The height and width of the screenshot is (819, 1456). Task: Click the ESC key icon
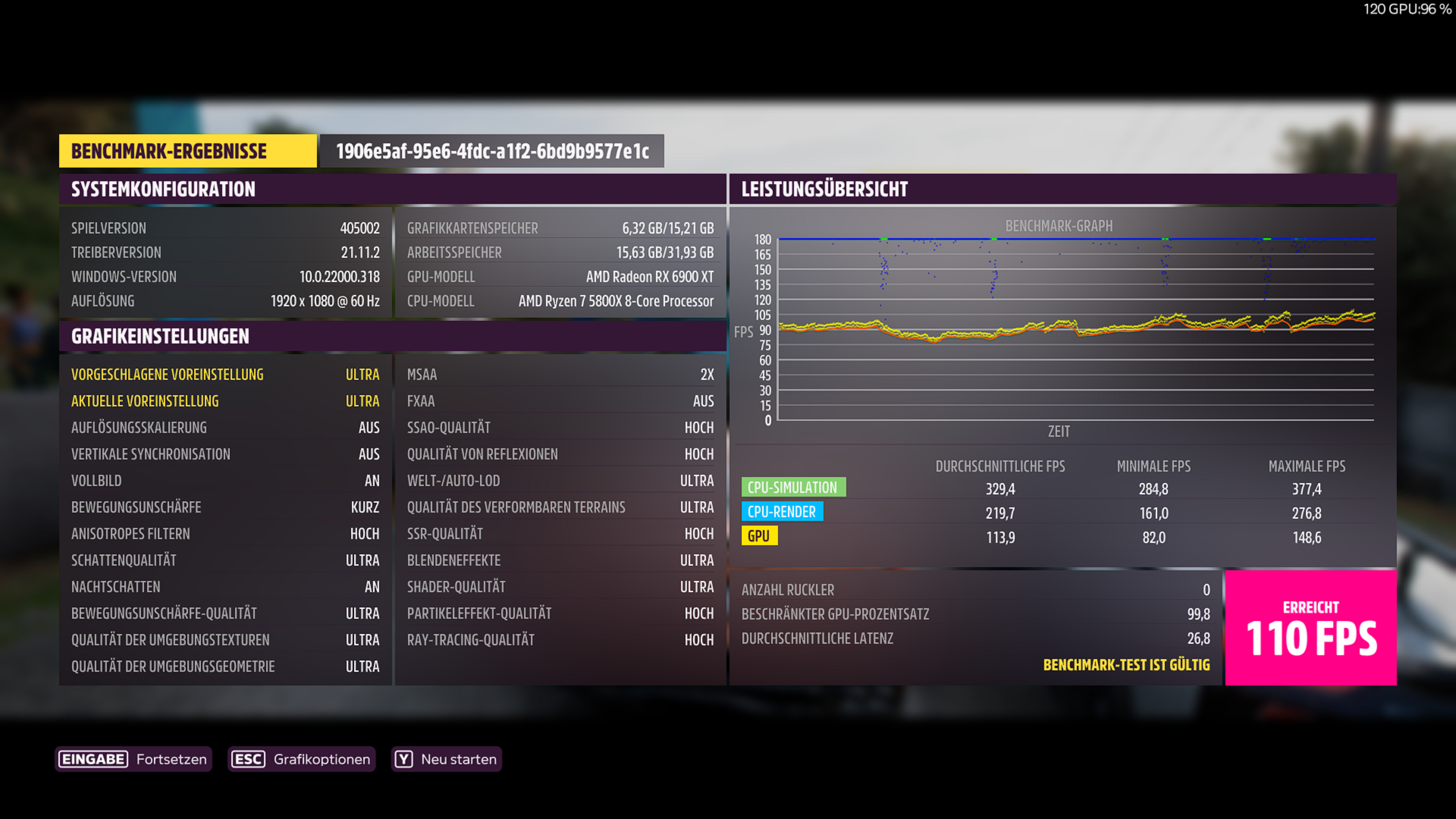[248, 759]
